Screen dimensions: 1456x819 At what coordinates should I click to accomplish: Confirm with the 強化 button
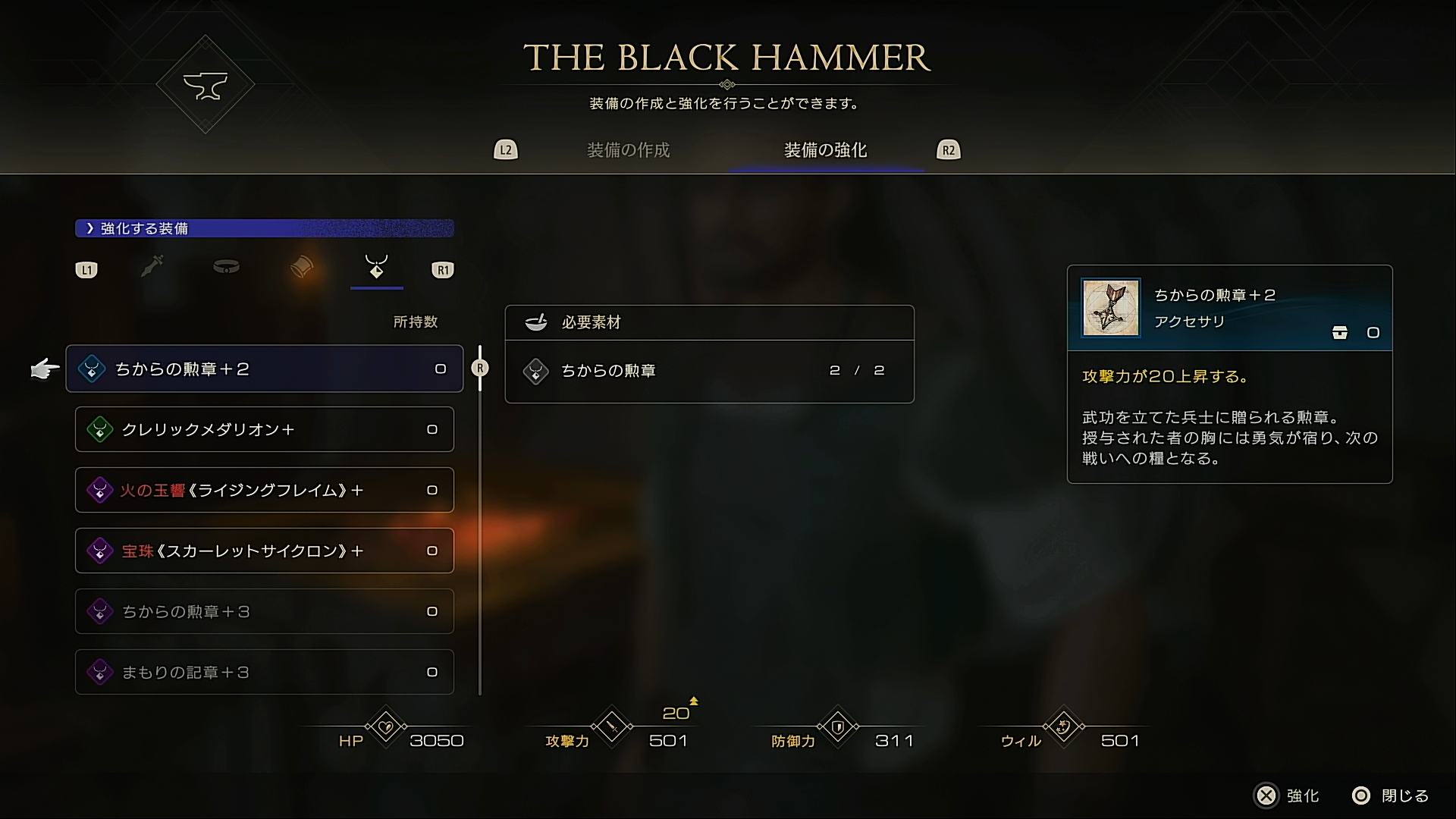click(1288, 795)
